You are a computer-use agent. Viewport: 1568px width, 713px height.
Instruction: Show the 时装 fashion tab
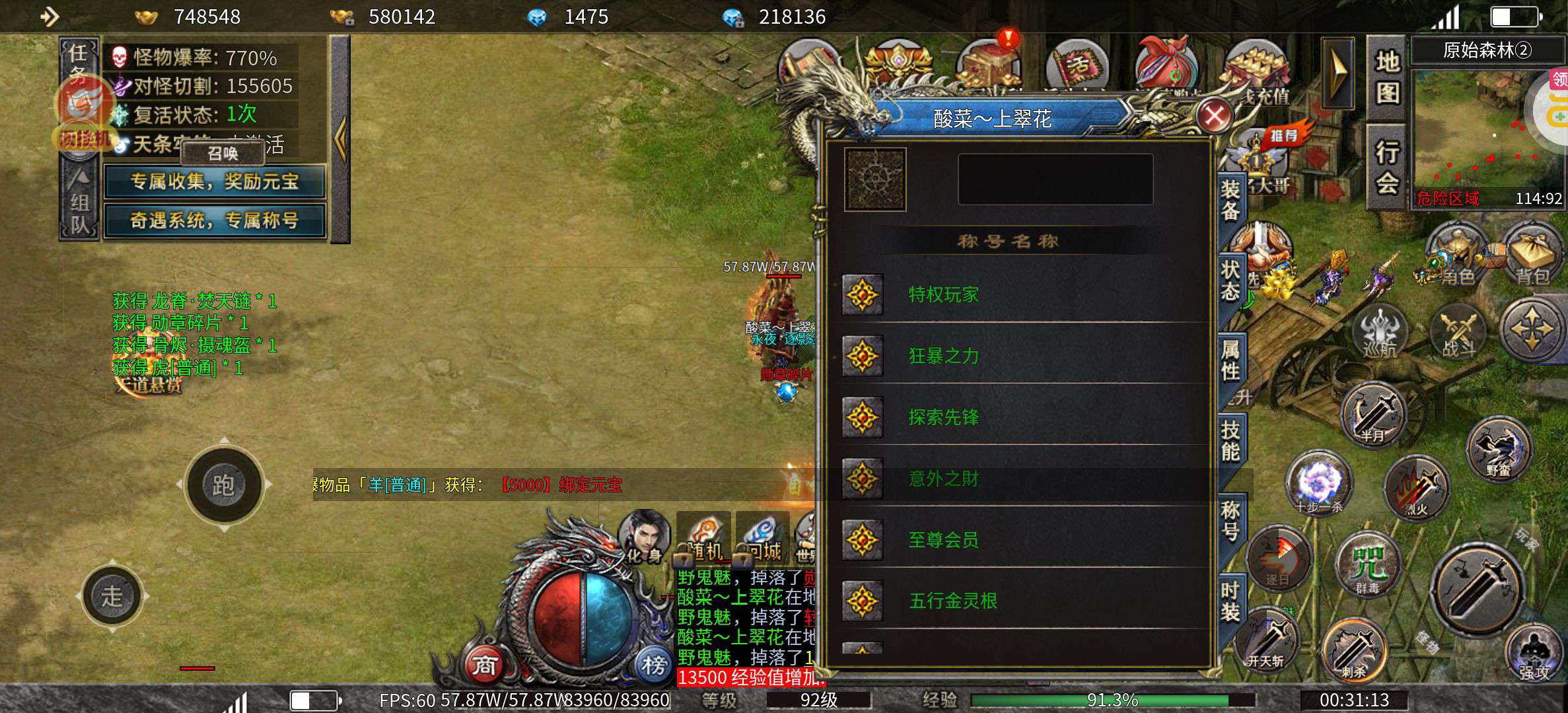tap(1230, 602)
